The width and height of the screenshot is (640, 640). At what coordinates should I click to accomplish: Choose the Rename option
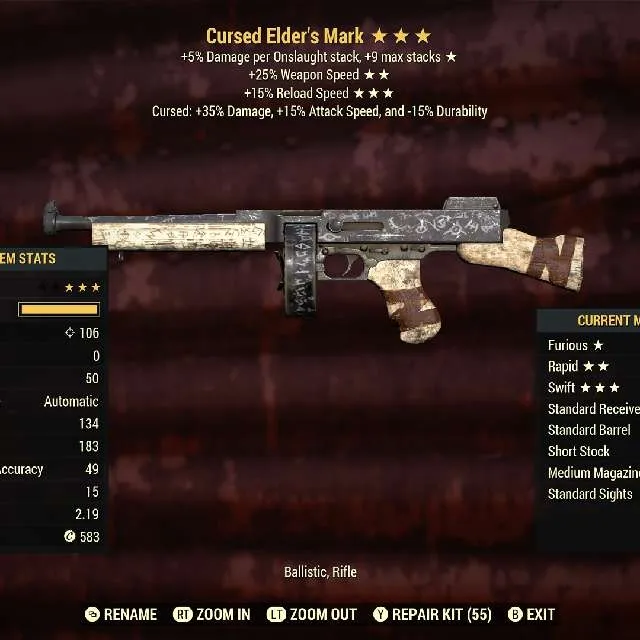click(x=122, y=614)
